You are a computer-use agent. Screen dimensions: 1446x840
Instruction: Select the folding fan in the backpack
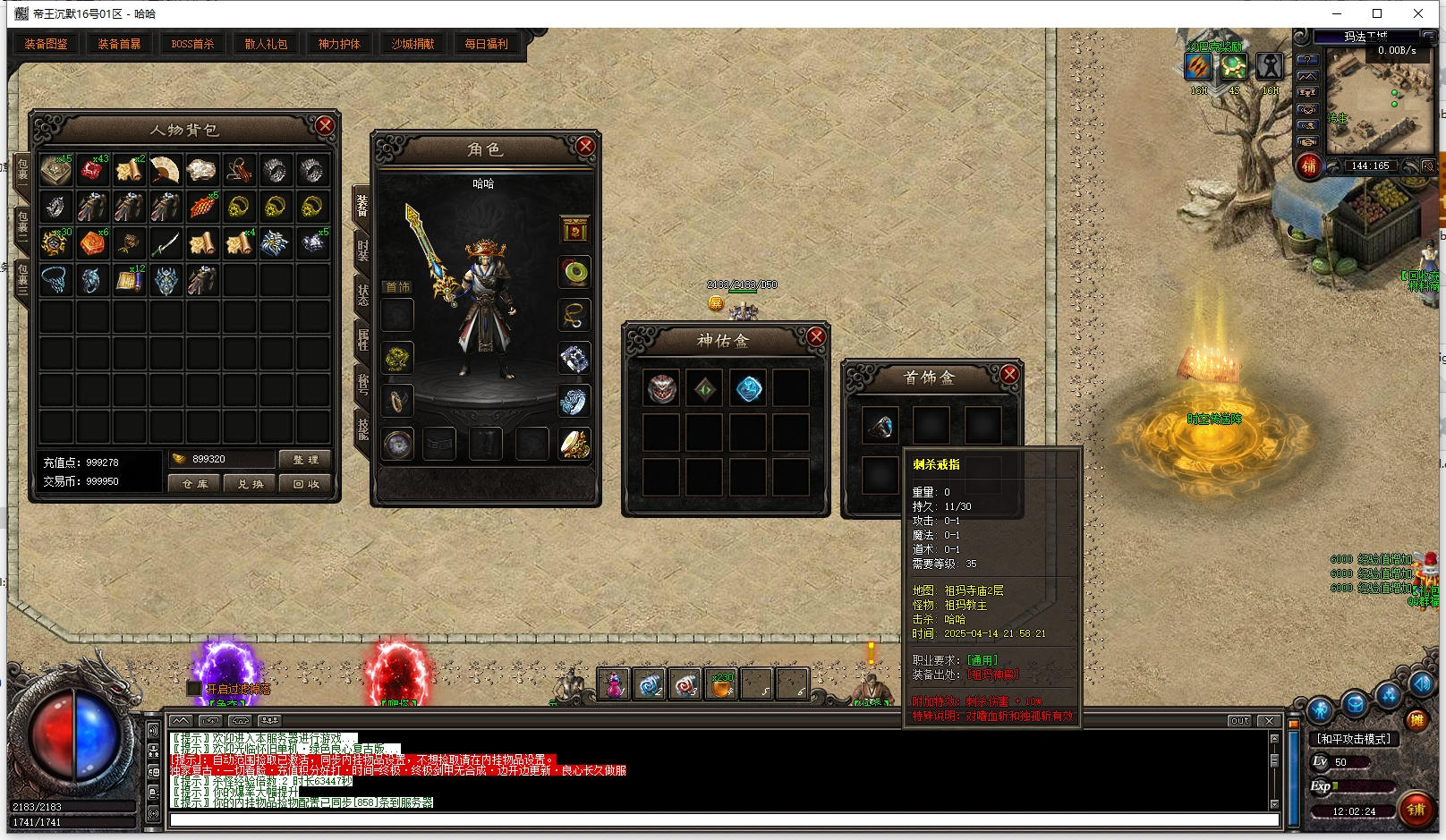(165, 170)
